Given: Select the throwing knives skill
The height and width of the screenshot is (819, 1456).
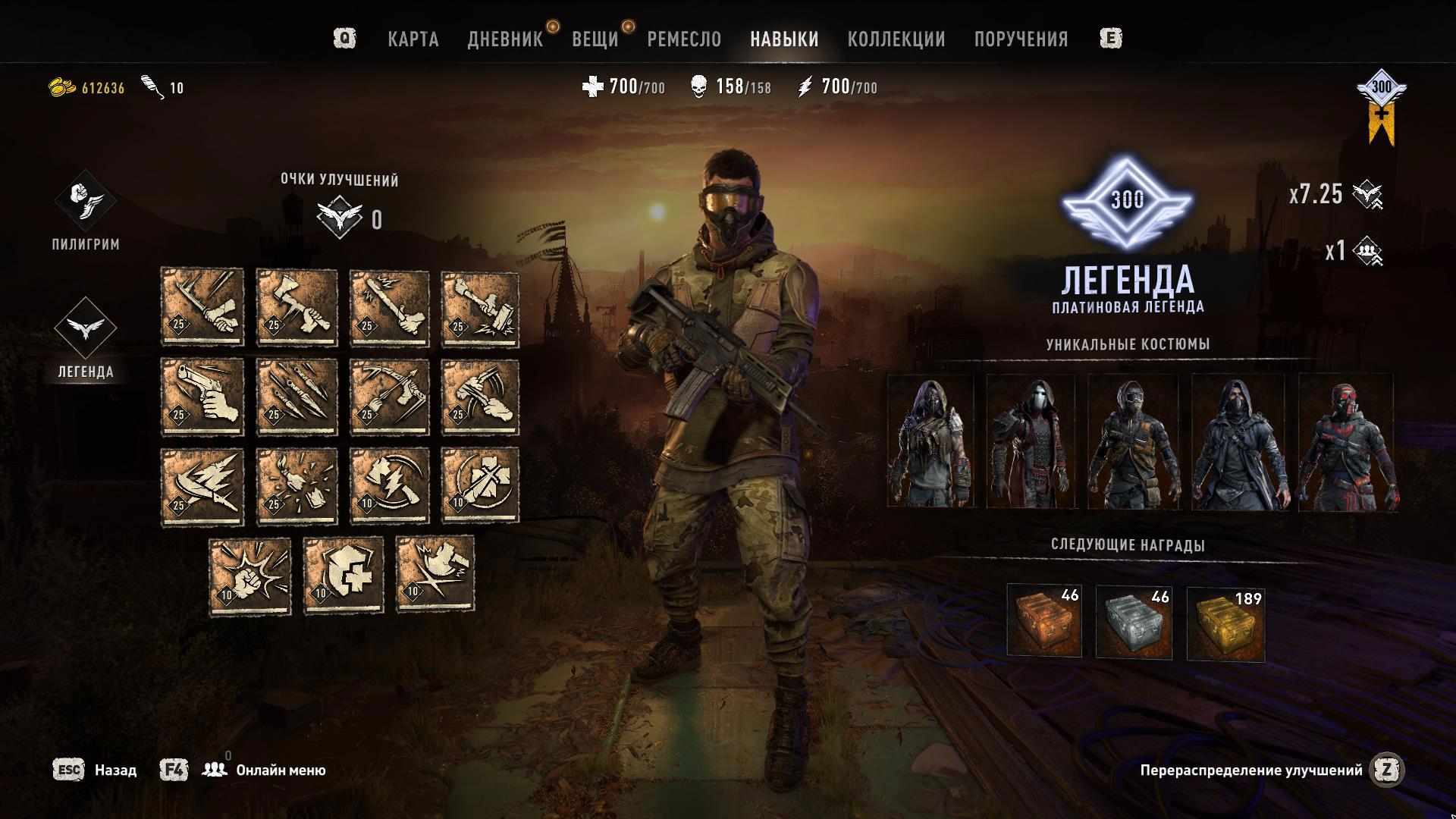Looking at the screenshot, I should 297,397.
